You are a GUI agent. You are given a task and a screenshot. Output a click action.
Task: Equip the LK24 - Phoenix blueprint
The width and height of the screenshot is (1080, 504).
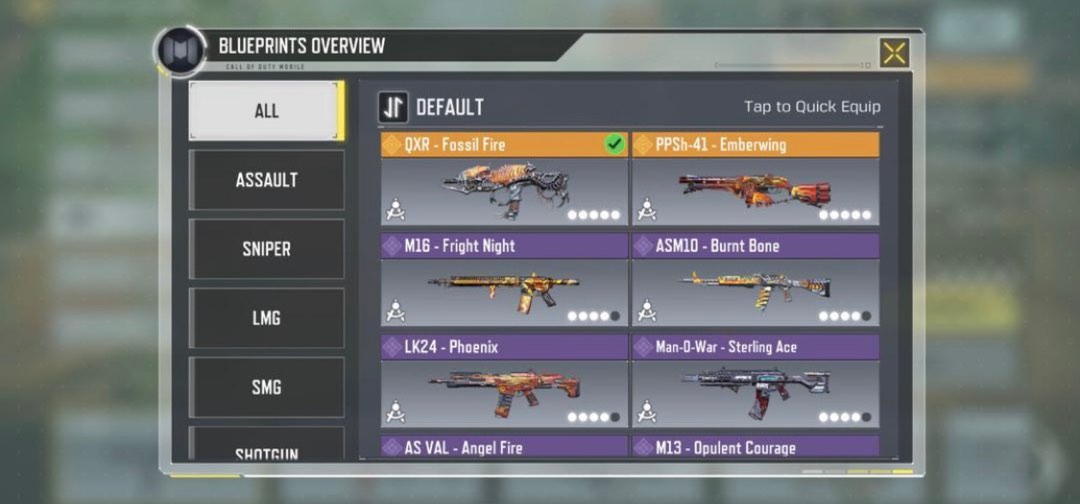tap(504, 382)
